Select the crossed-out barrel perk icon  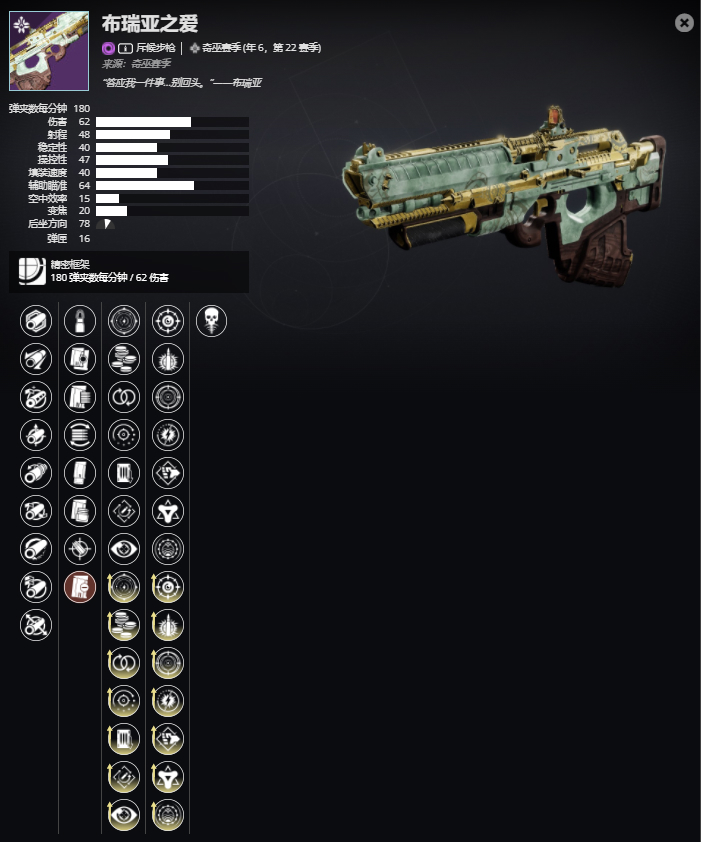(x=36, y=625)
